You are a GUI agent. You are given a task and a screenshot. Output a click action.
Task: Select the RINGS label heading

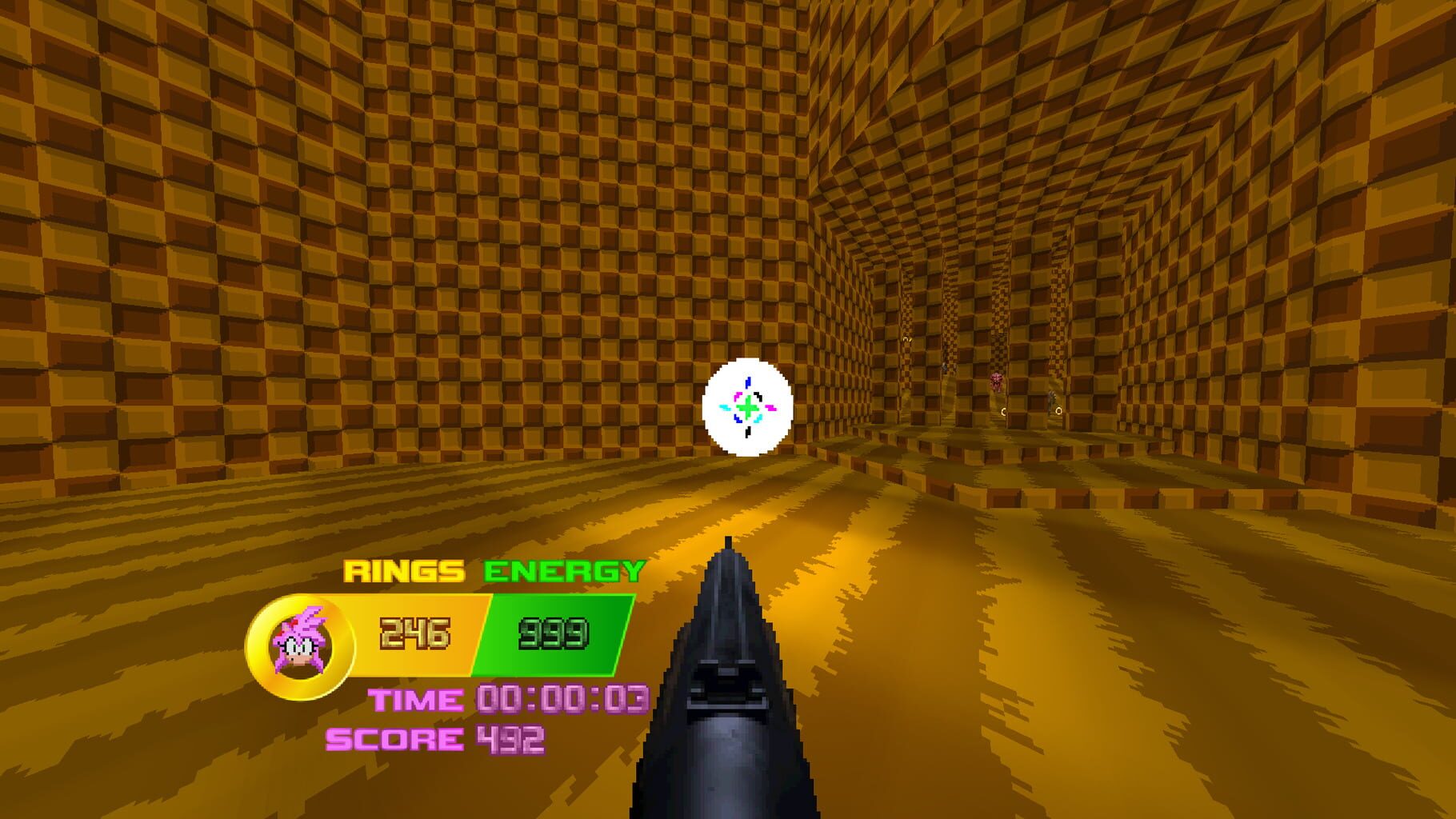(x=404, y=571)
